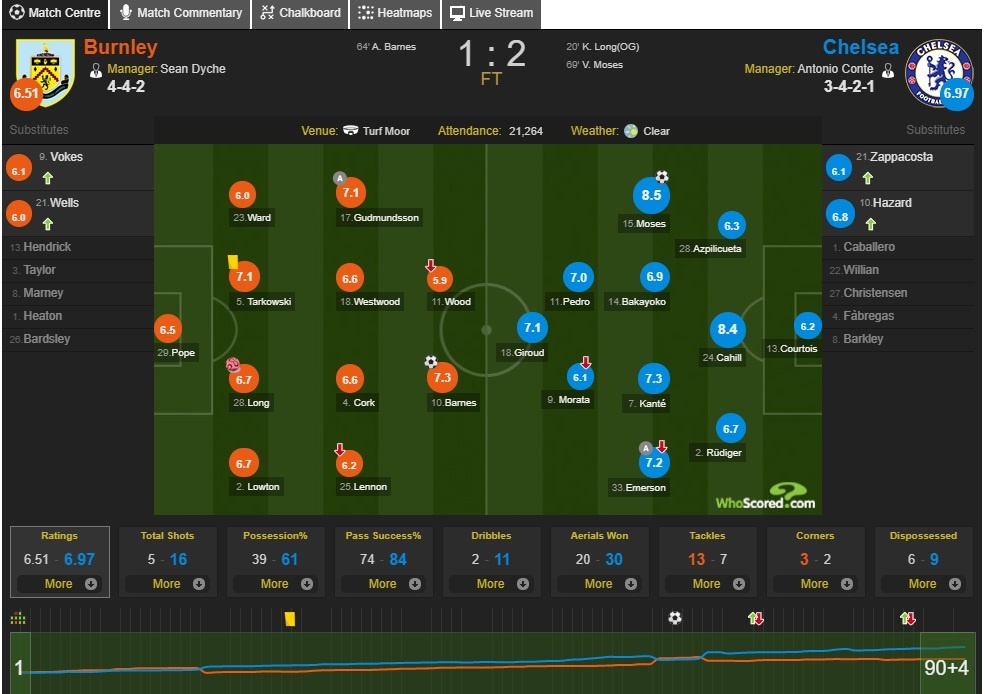Select Moses's 8.5 rating marker

(651, 195)
